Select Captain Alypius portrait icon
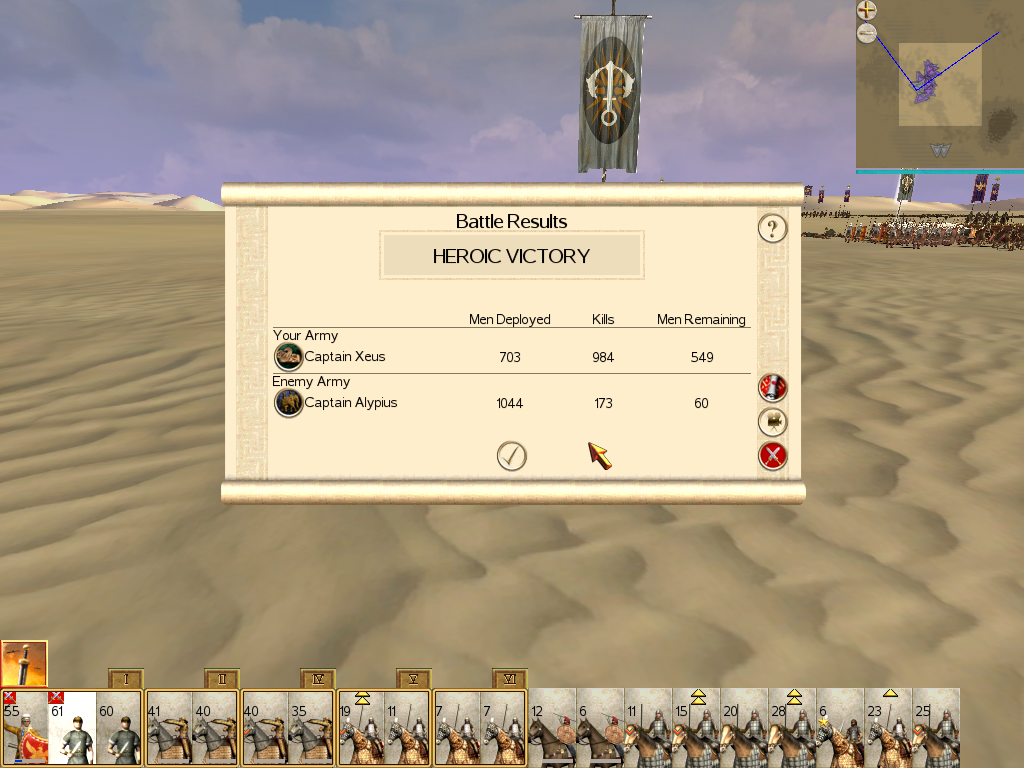Image resolution: width=1024 pixels, height=768 pixels. point(289,403)
